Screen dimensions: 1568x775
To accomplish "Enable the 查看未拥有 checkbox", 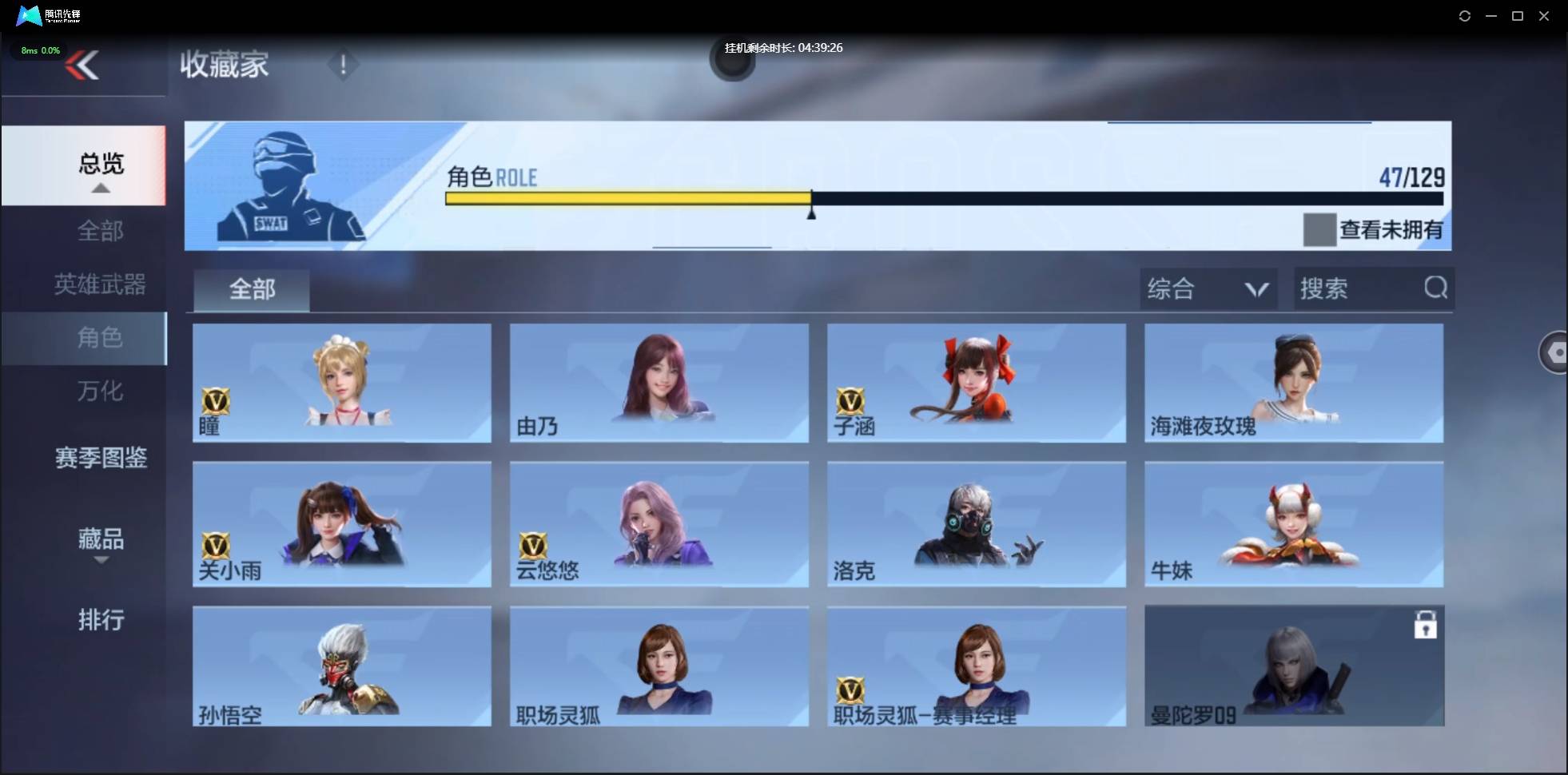I will [x=1319, y=230].
